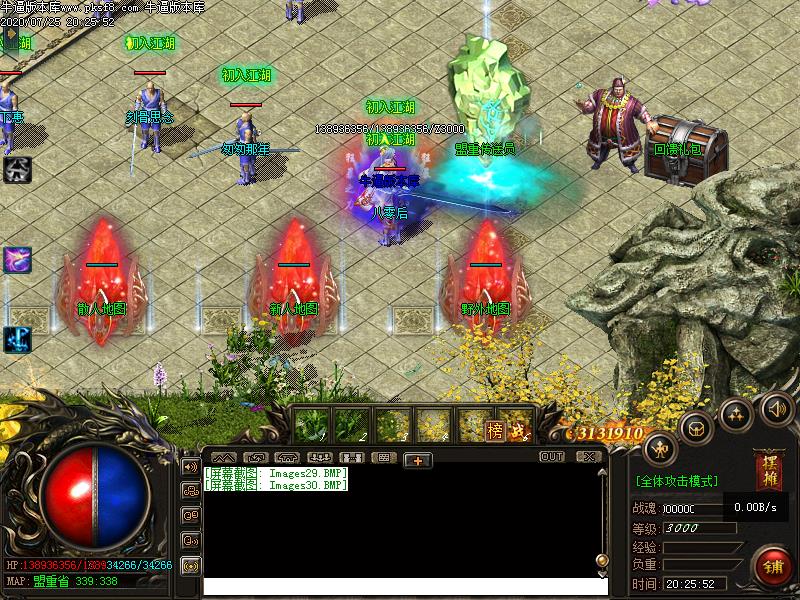Open the bag with the chest icon
This screenshot has height=600, width=800.
[x=697, y=428]
